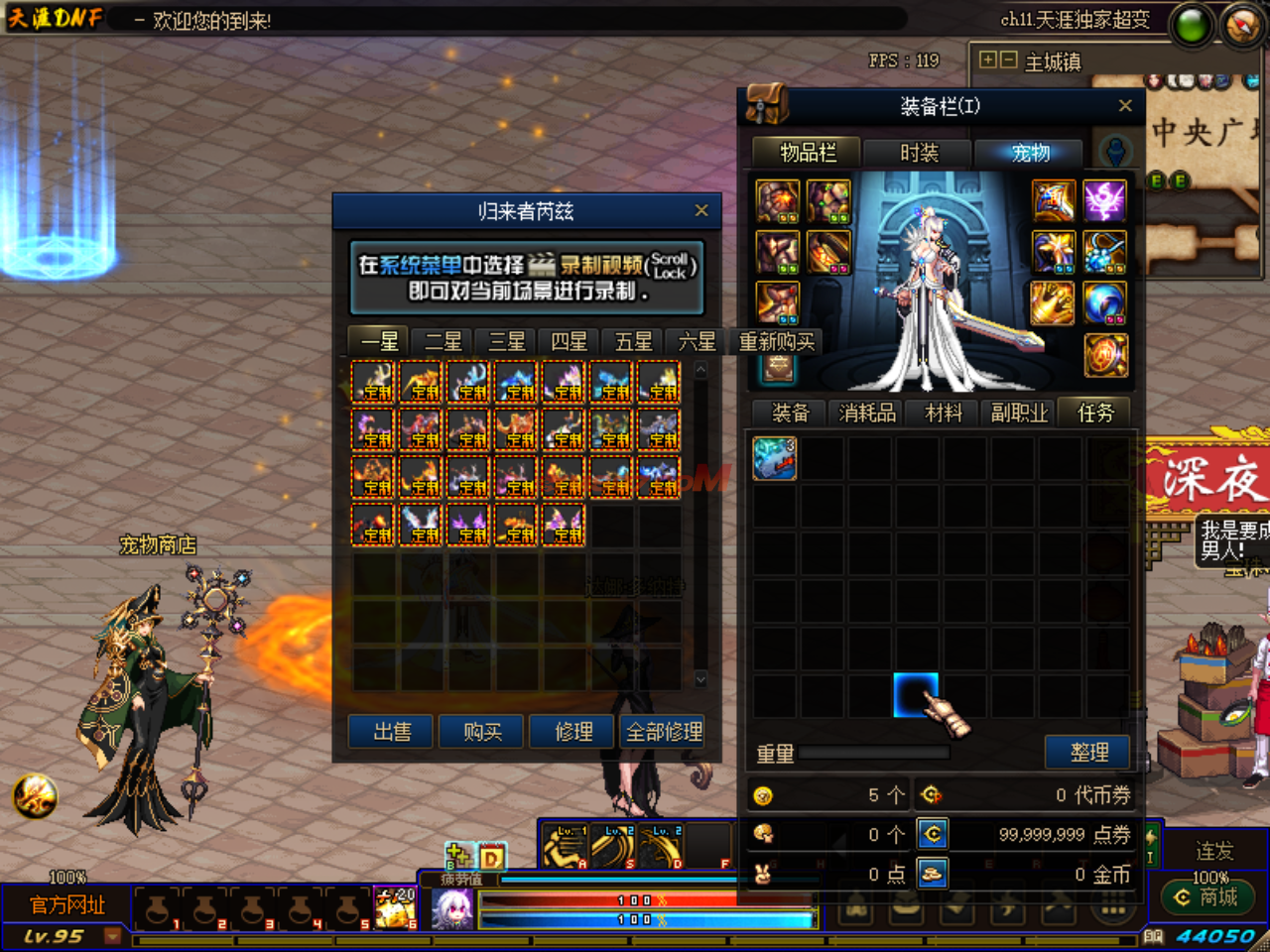
Task: Switch to the 装备 equipment tab
Action: tap(791, 413)
